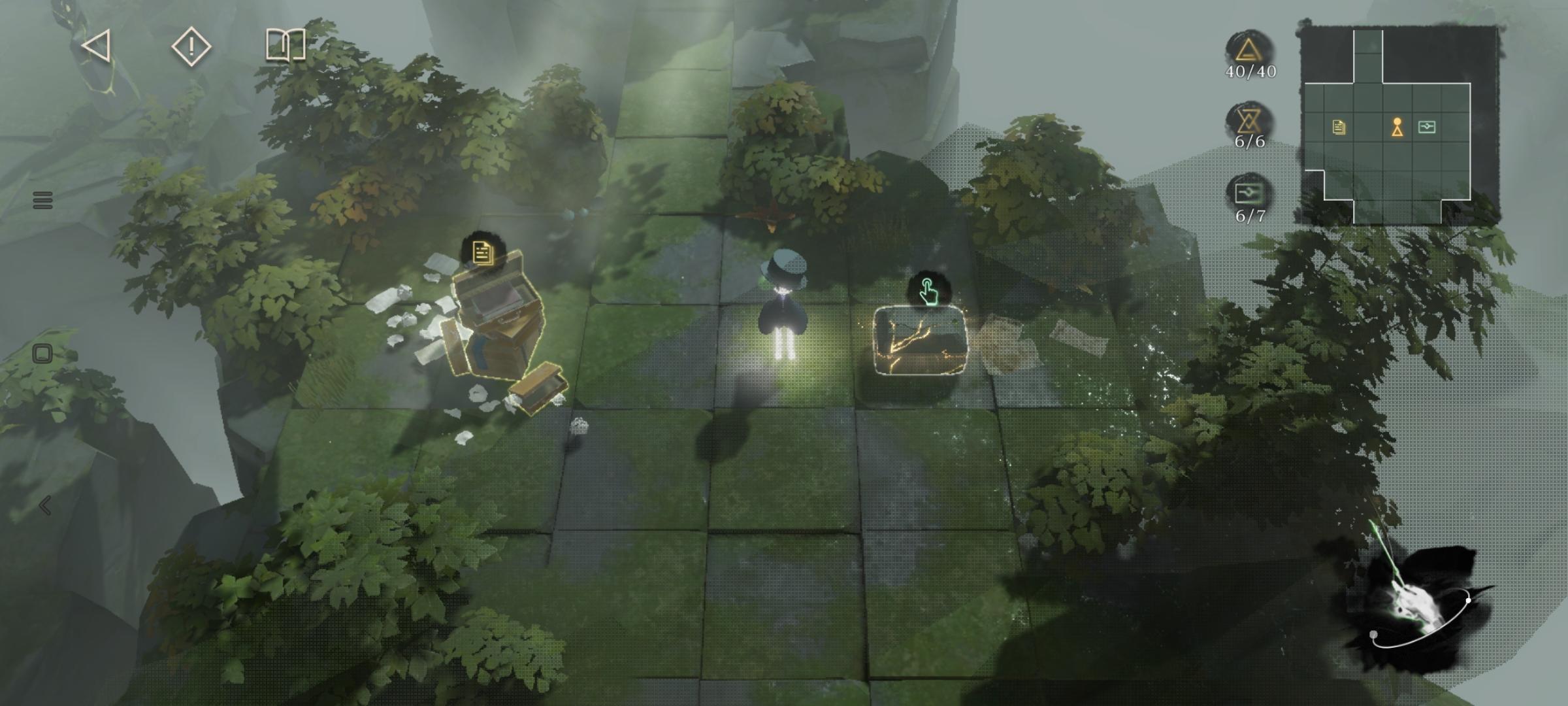Open the minimap

[x=1398, y=124]
